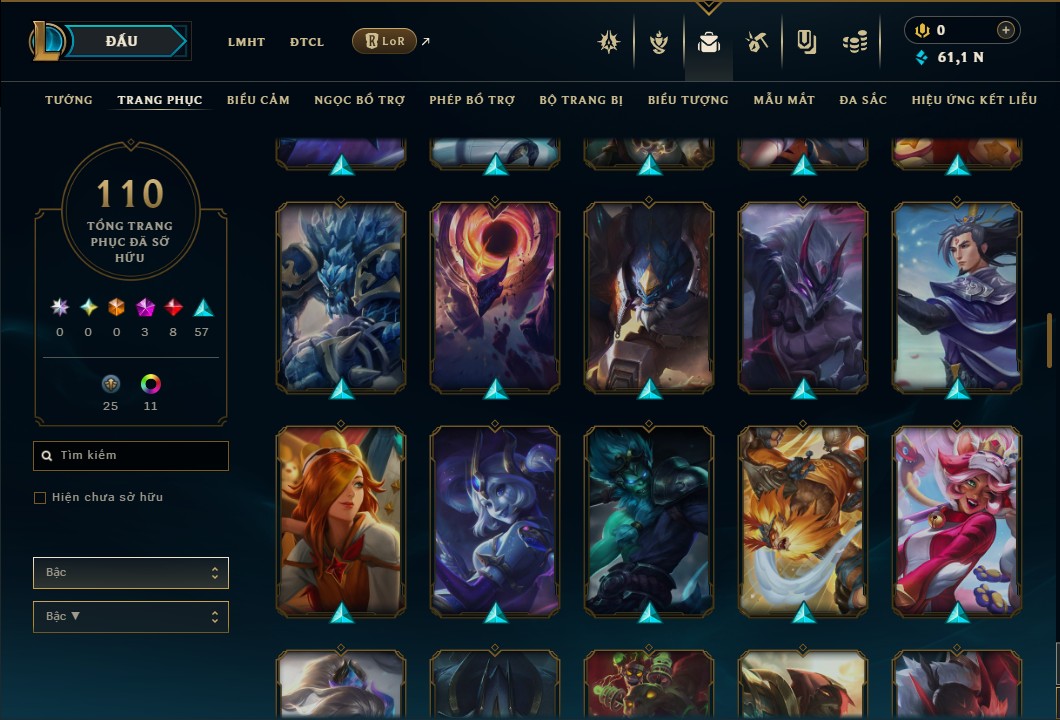Open the coin stack store icon
The height and width of the screenshot is (720, 1060).
[854, 42]
